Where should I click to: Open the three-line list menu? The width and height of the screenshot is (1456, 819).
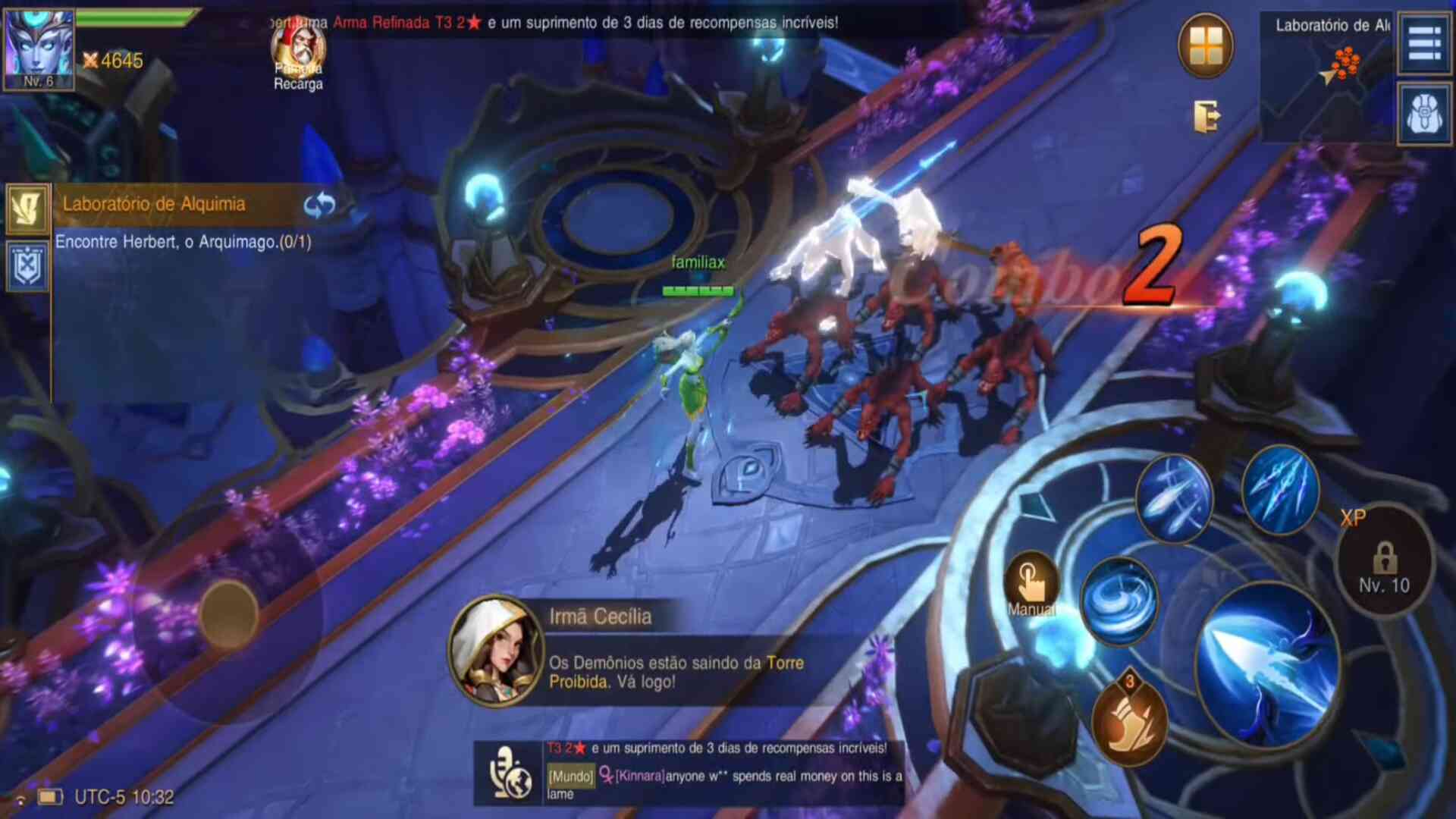pos(1424,44)
